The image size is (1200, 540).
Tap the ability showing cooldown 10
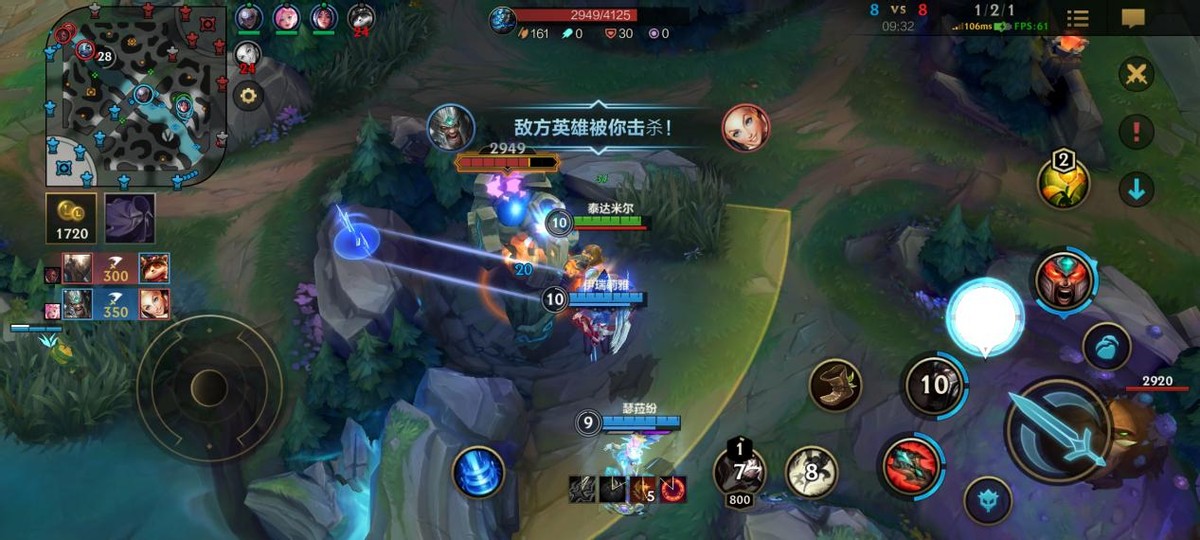tap(933, 384)
